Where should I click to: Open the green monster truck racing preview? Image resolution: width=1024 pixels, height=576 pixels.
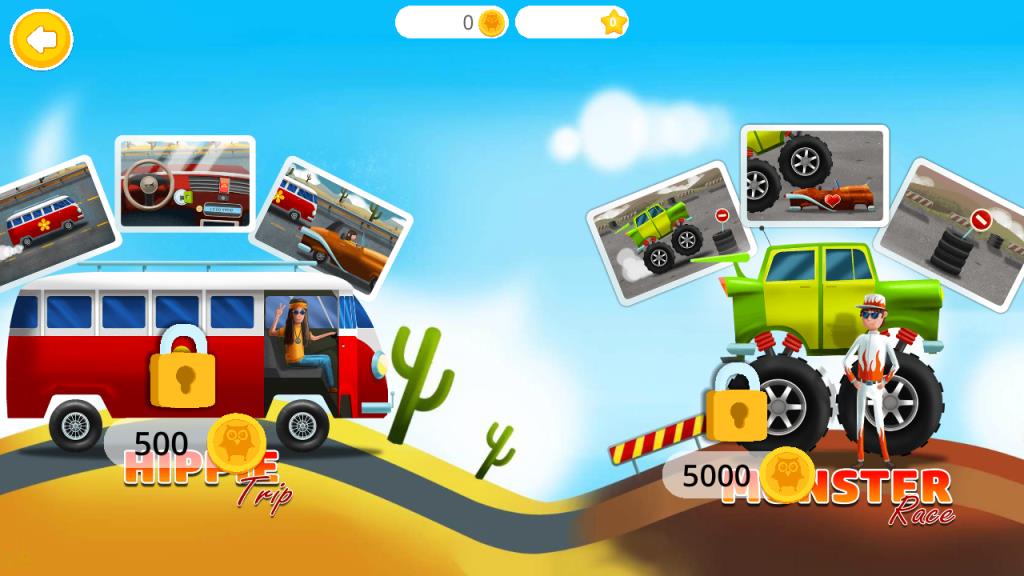tap(662, 231)
